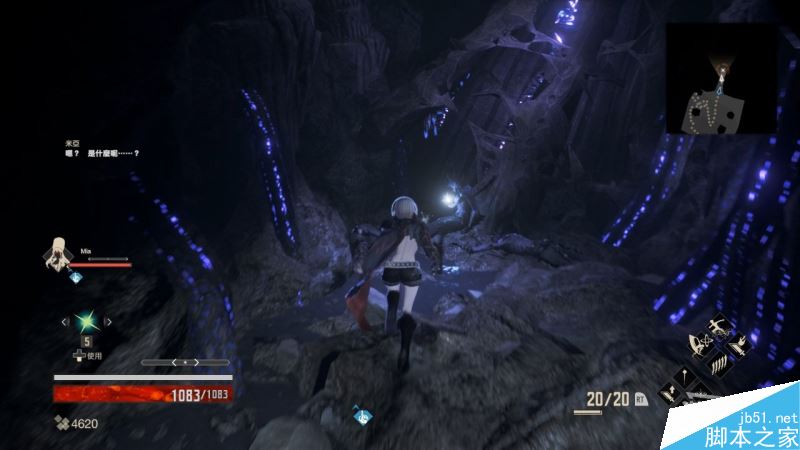Open the minimap in the corner
Screen dimensions: 800x450
[x=721, y=78]
